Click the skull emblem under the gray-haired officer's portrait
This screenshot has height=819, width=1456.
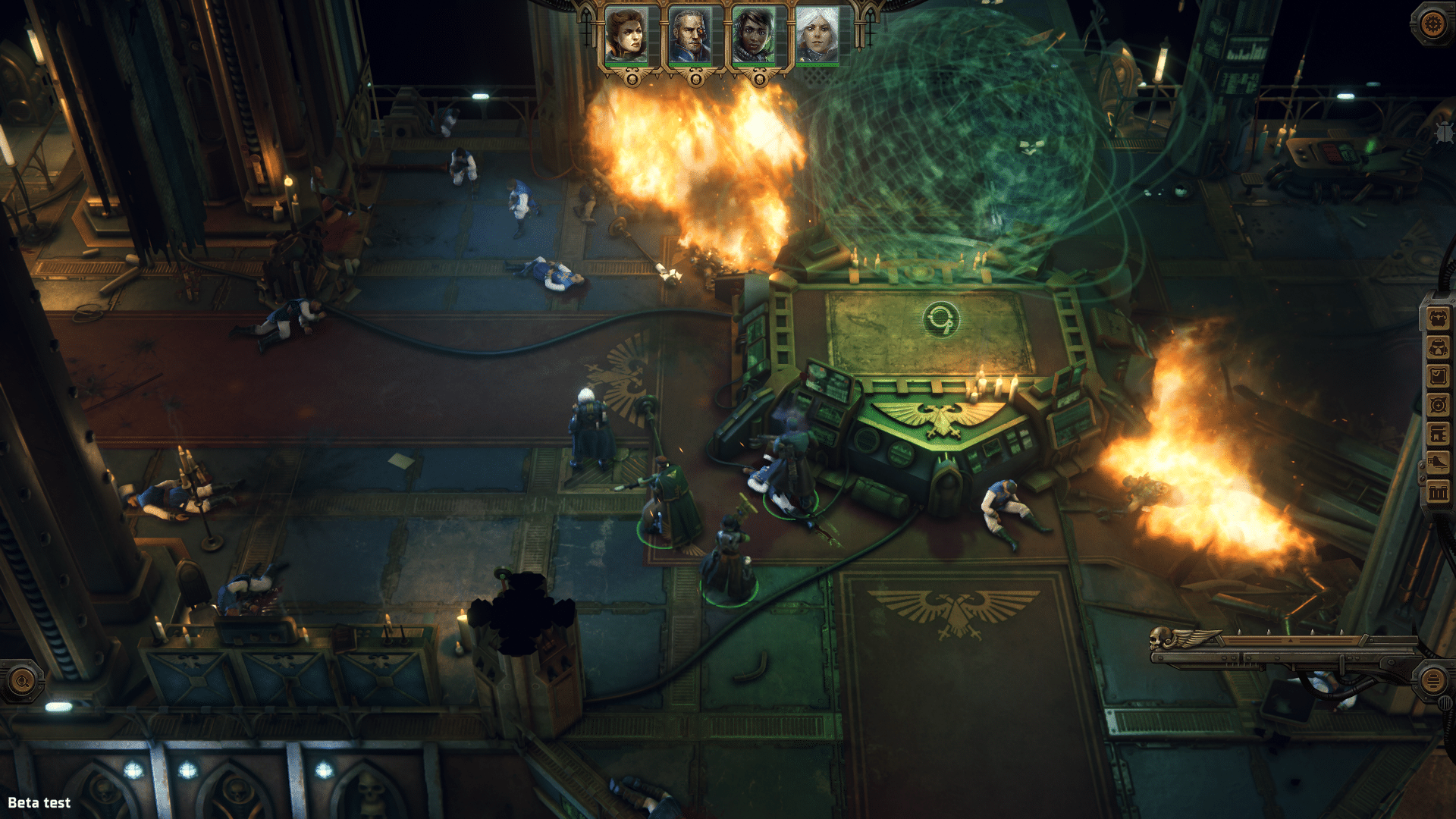pyautogui.click(x=695, y=81)
